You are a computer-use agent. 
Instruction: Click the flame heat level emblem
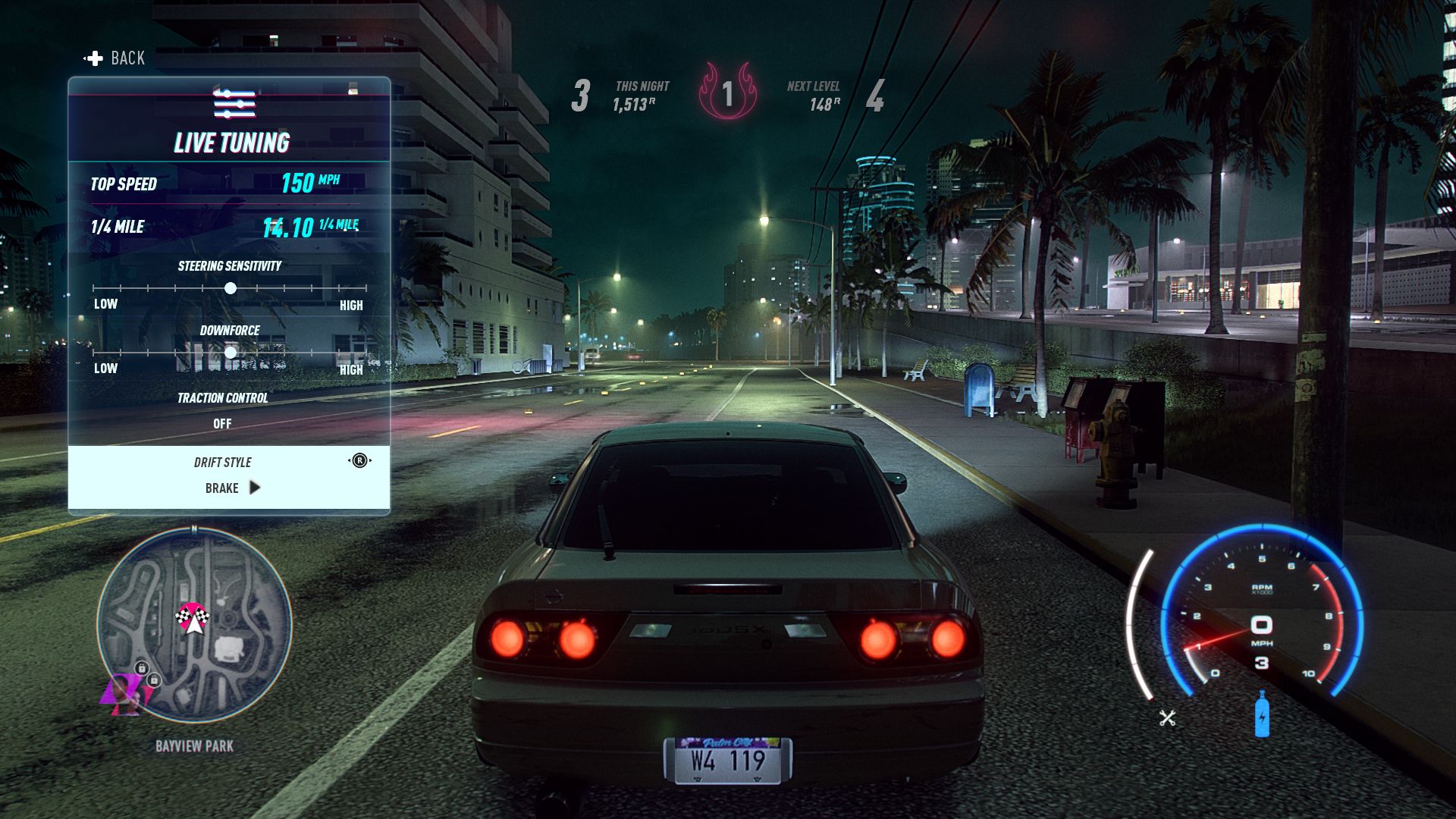pos(727,93)
